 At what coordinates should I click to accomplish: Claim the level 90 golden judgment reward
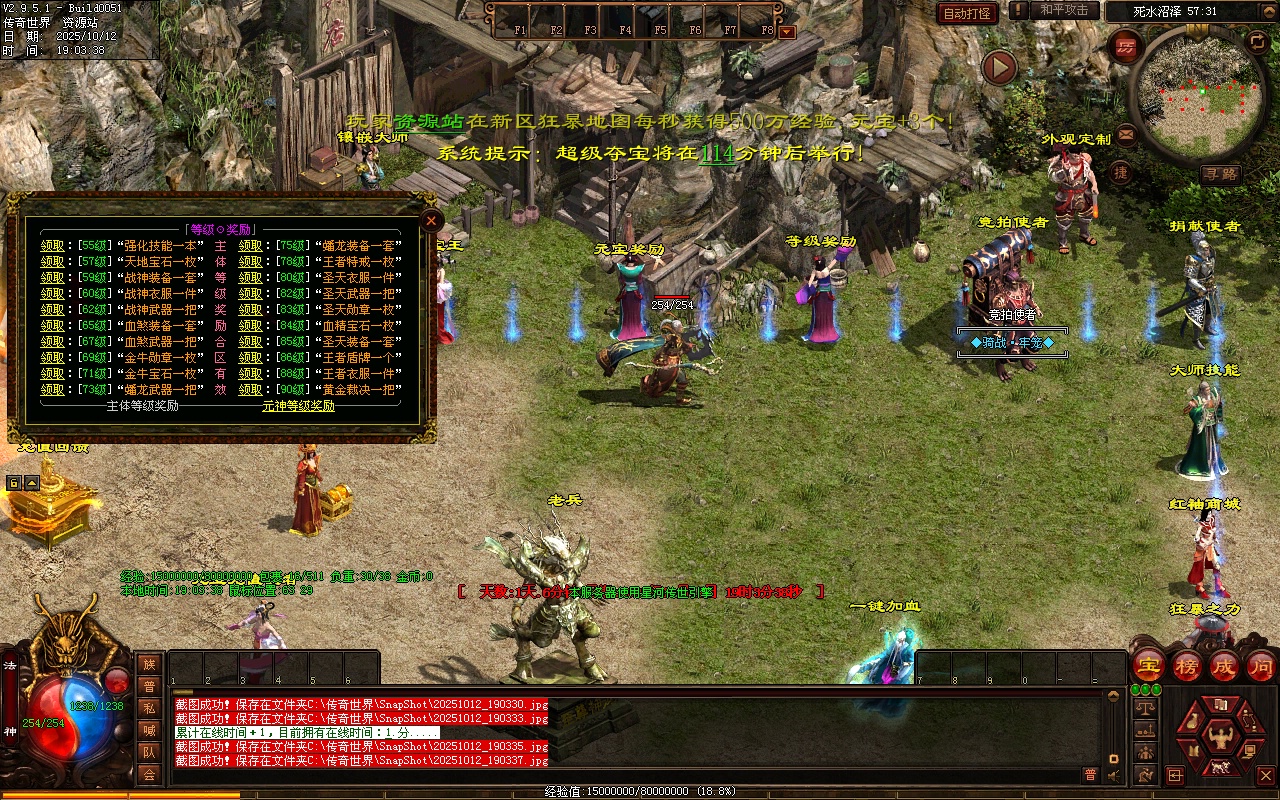pyautogui.click(x=250, y=389)
